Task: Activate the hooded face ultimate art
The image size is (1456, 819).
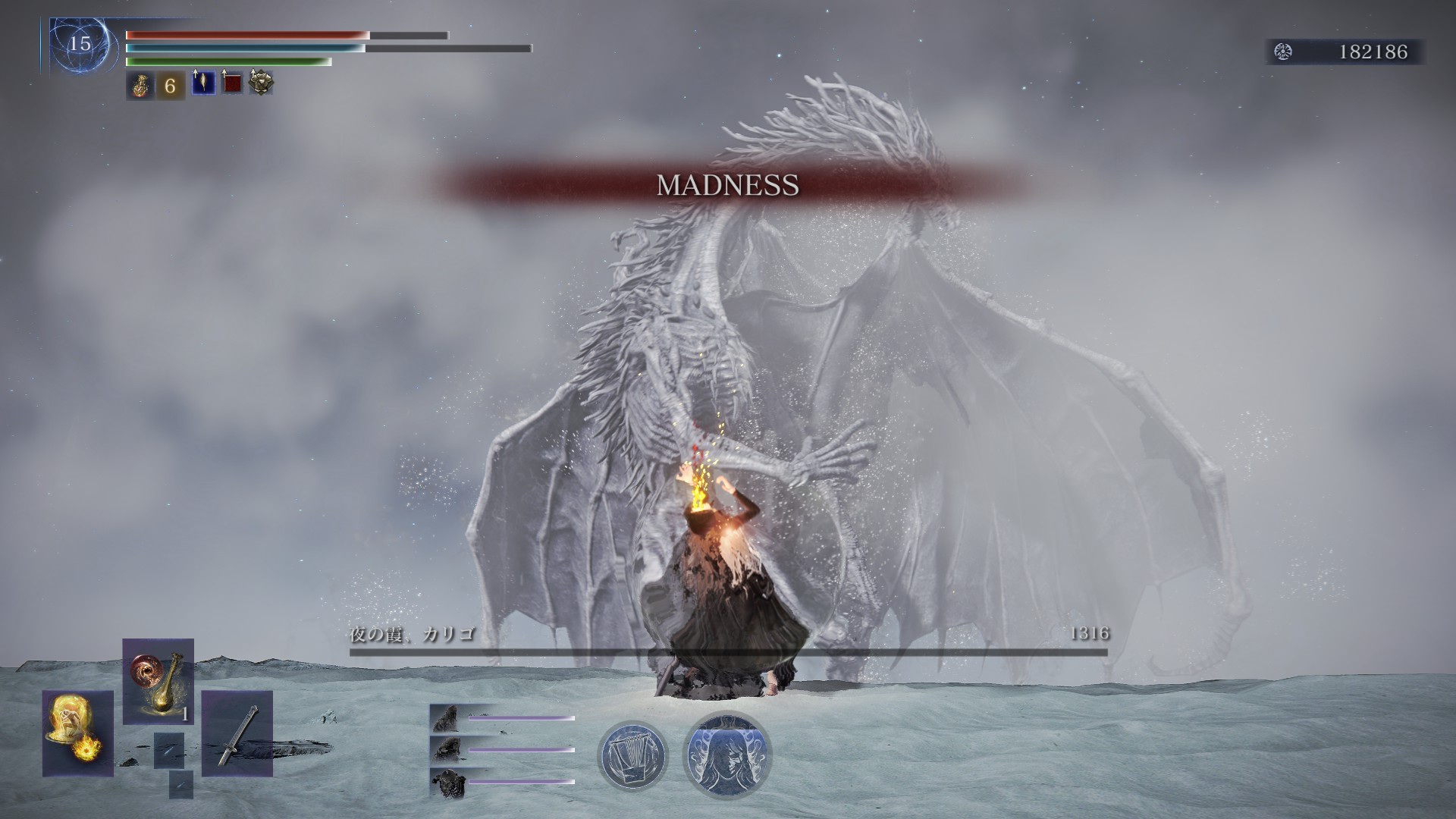Action: (x=726, y=755)
